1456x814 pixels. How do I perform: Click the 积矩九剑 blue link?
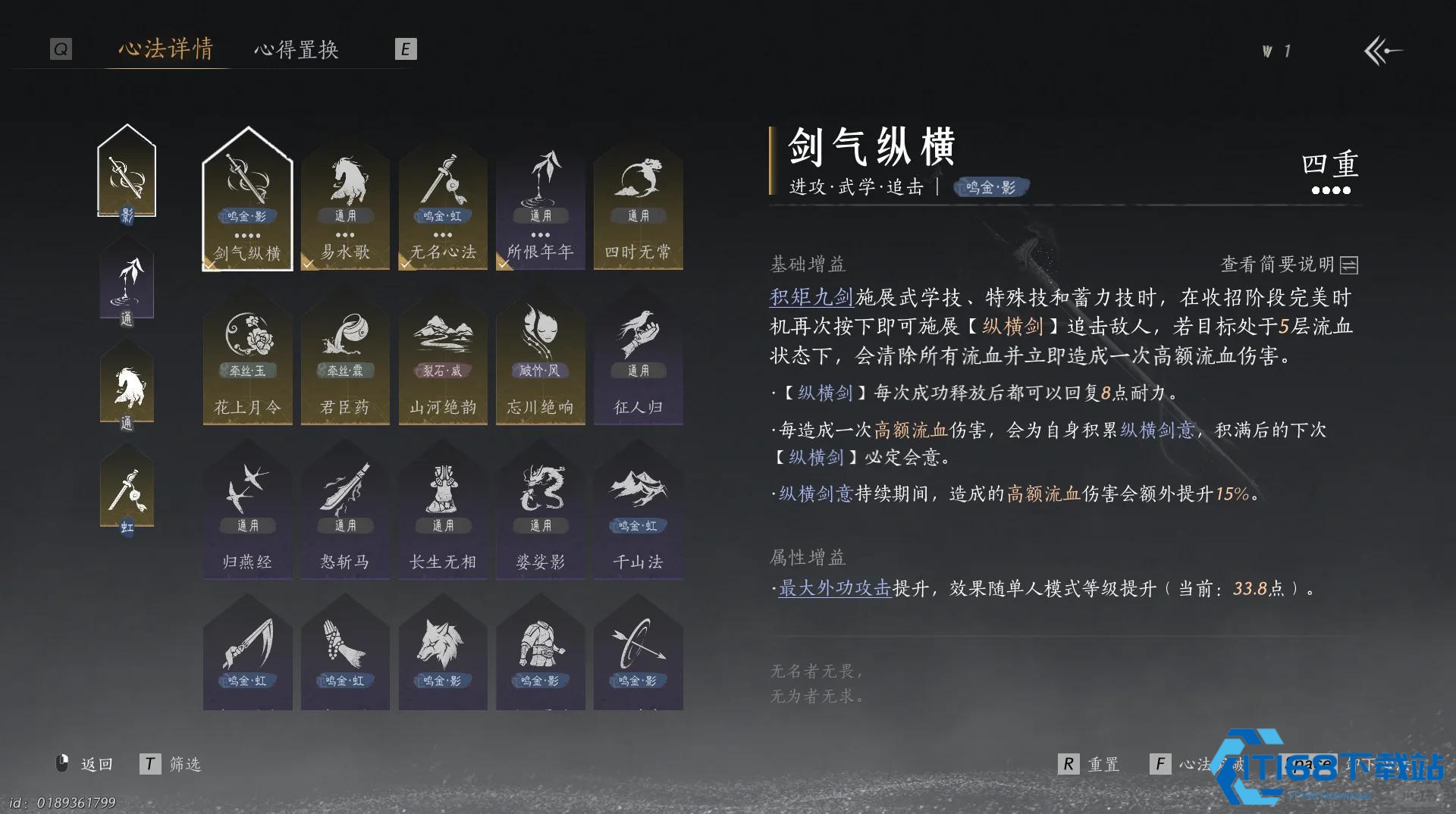click(x=811, y=296)
